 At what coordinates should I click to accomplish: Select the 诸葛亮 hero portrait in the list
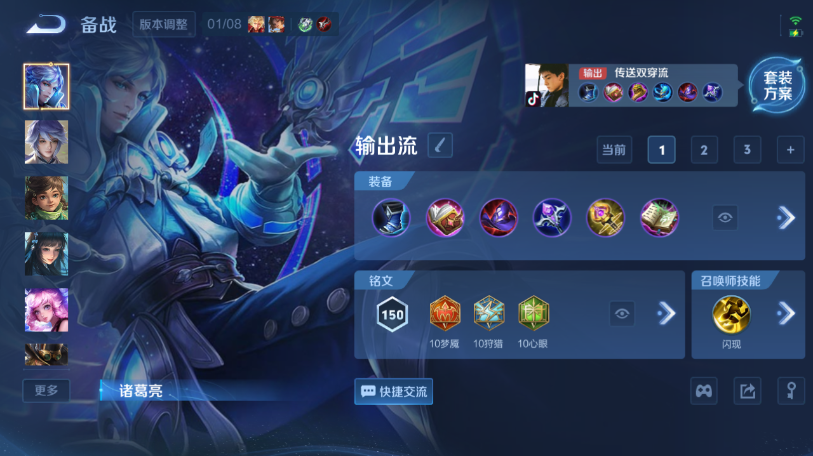coord(46,86)
